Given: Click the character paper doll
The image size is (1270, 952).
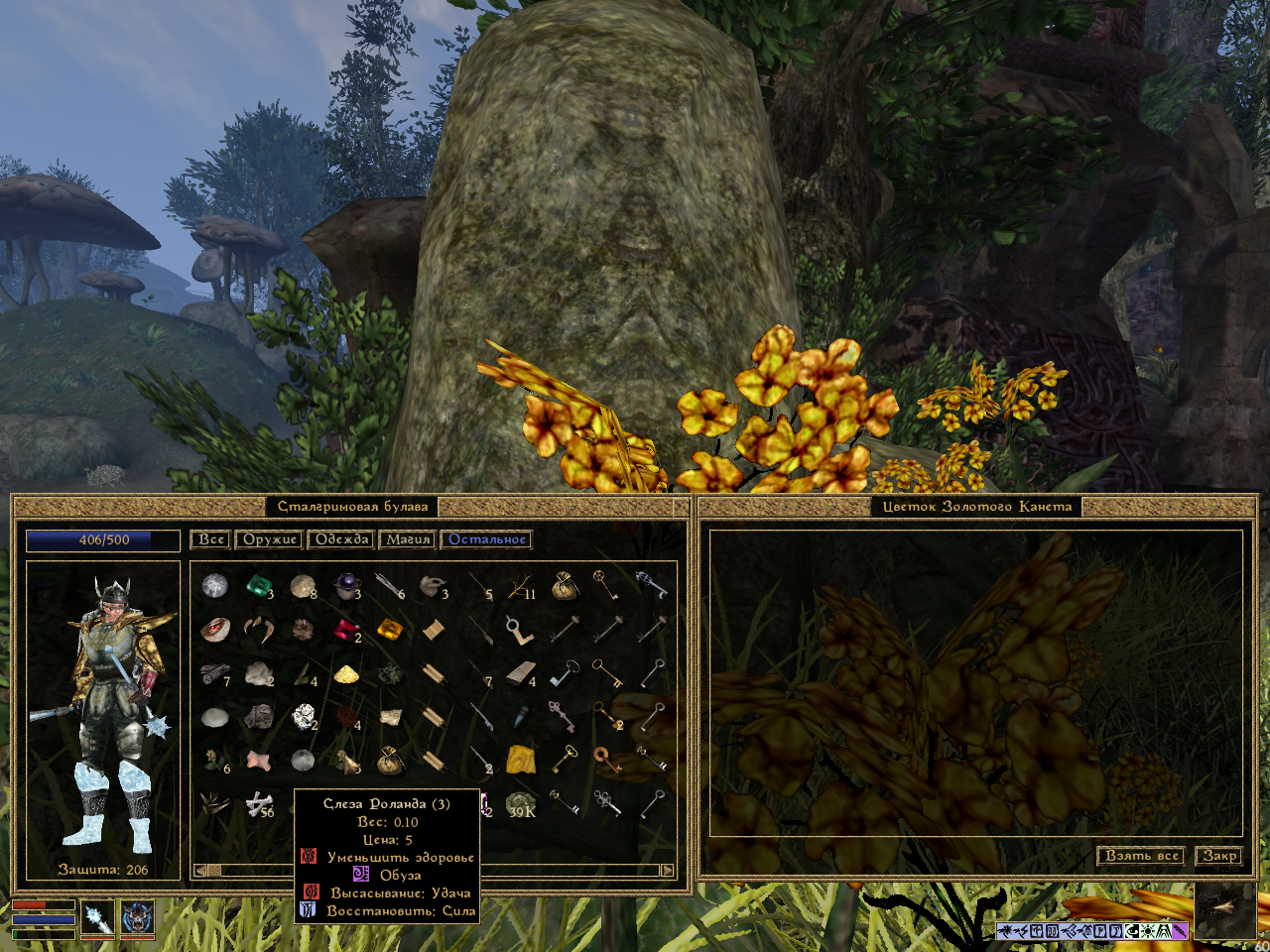Looking at the screenshot, I should 103,709.
